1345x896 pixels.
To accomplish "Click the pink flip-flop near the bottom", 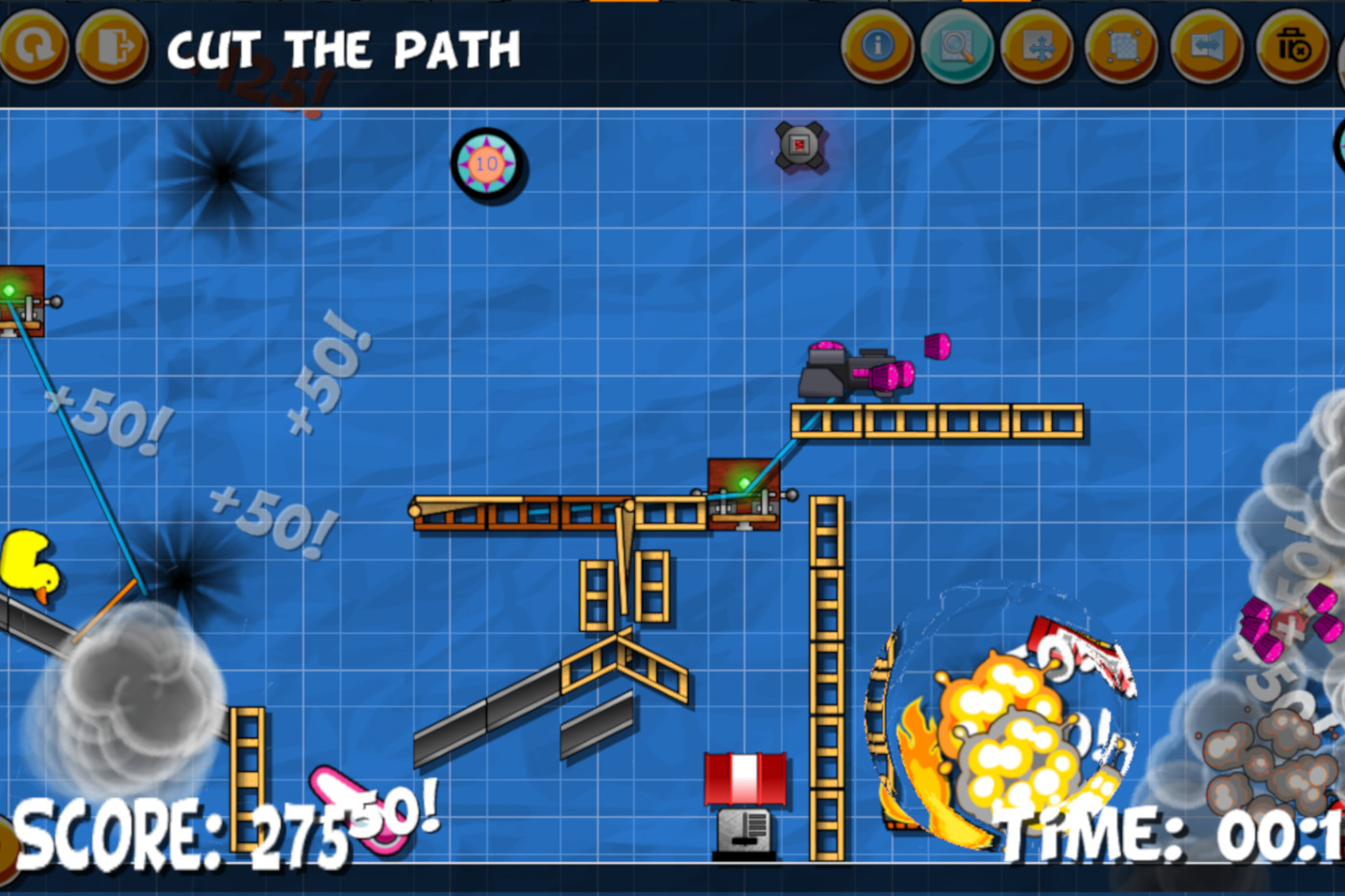I will tap(331, 787).
